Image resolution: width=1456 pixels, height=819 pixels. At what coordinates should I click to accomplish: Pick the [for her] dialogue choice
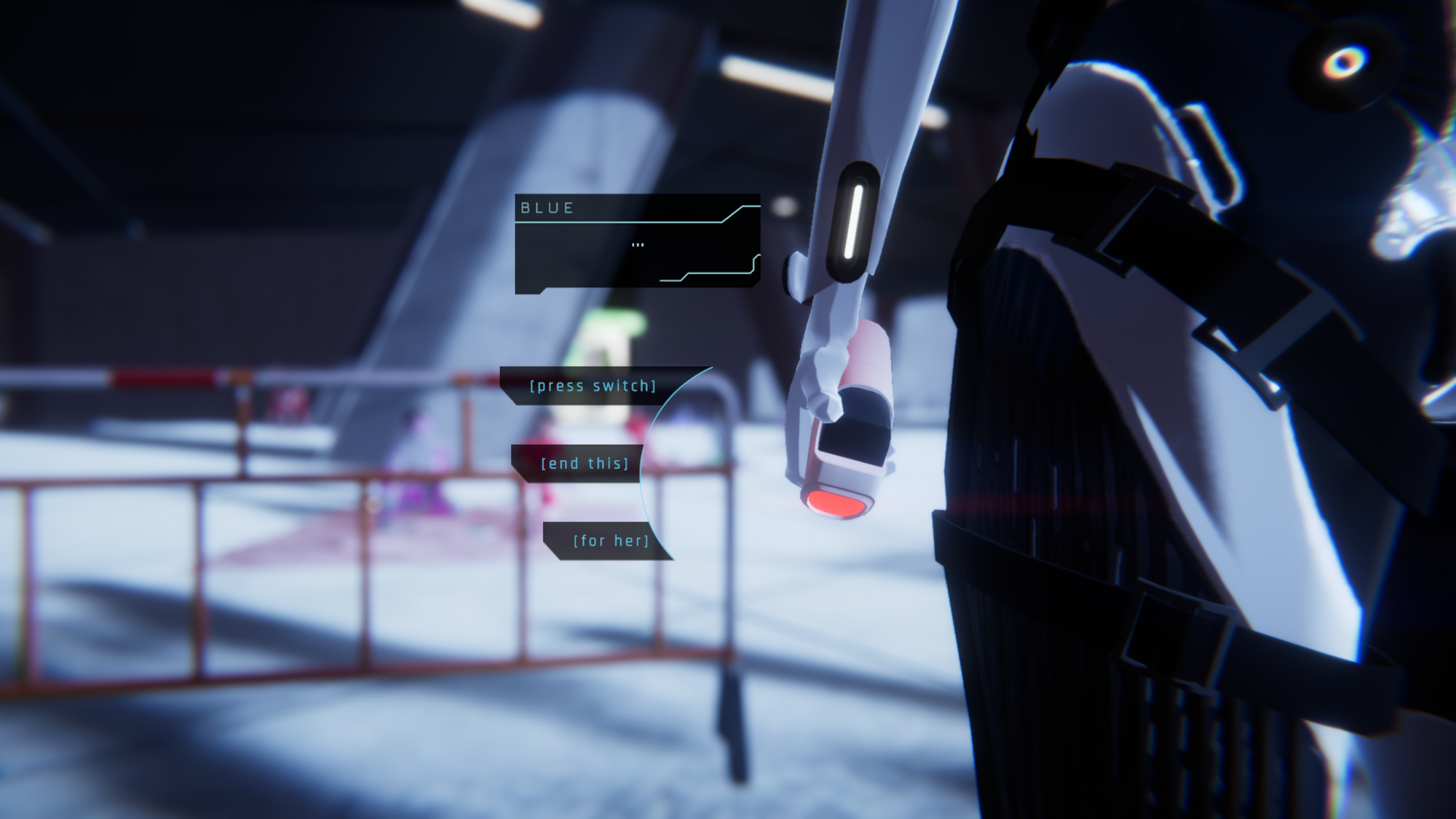[x=612, y=540]
